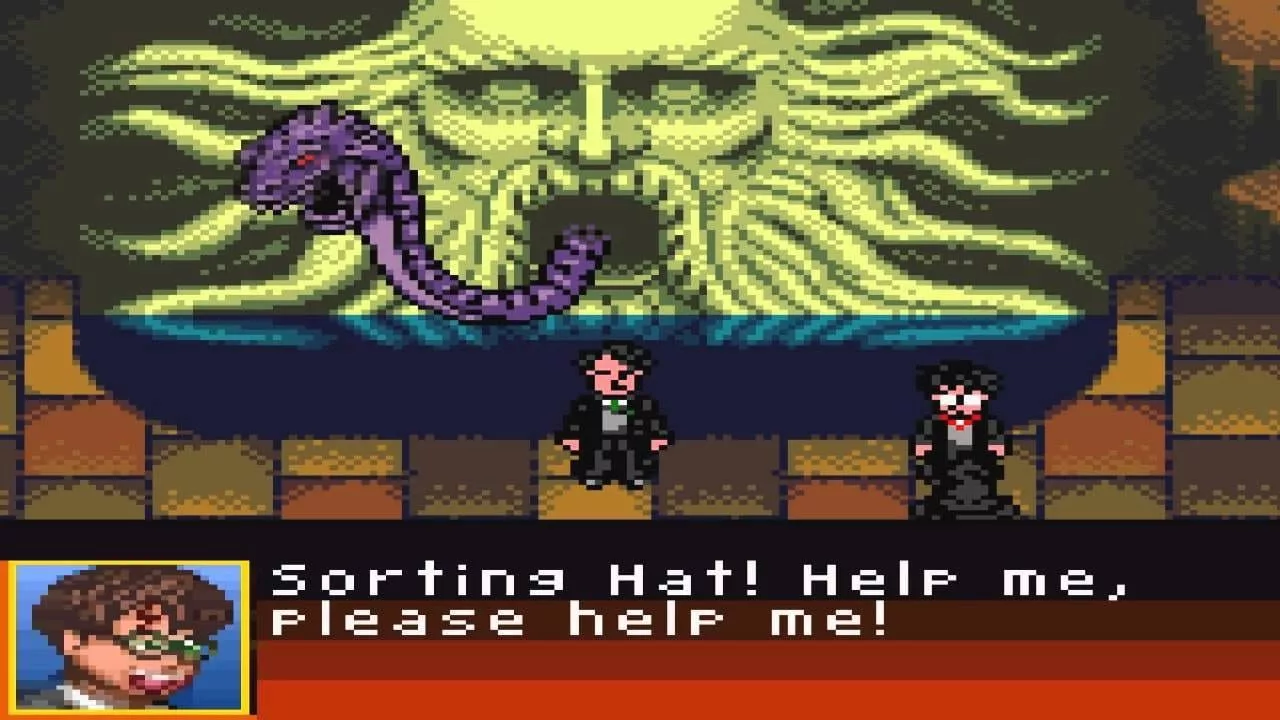The width and height of the screenshot is (1280, 720).
Task: Click the basilisk's red eye
Action: 303,160
